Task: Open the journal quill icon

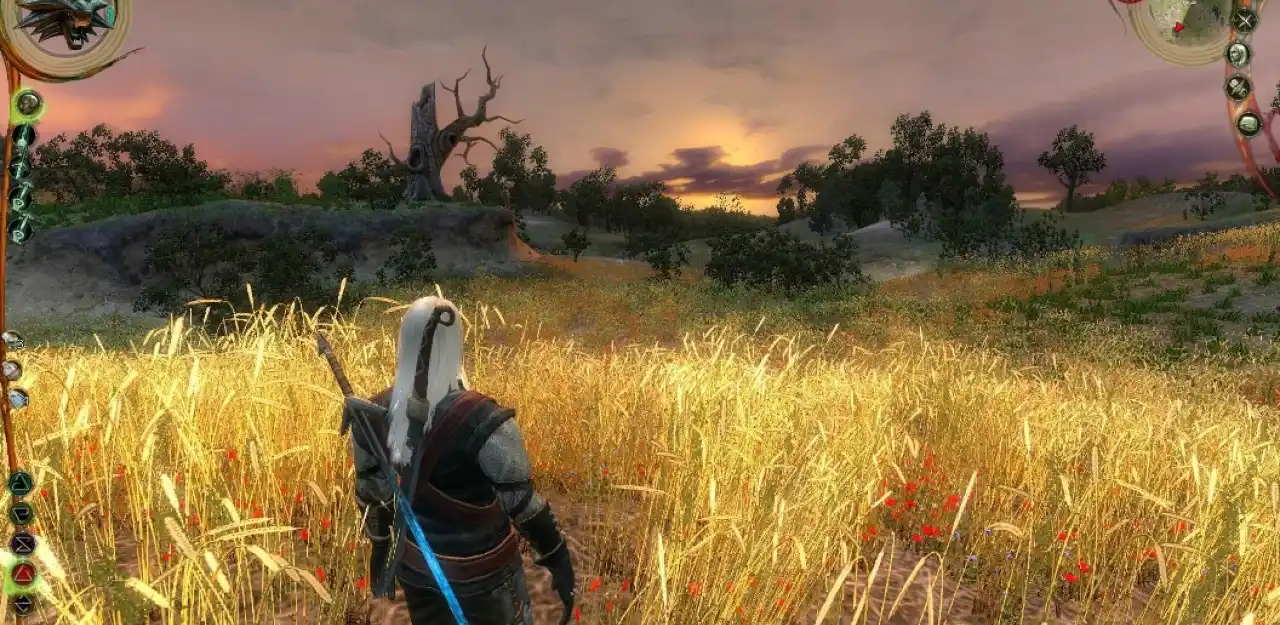Action: 1238,88
